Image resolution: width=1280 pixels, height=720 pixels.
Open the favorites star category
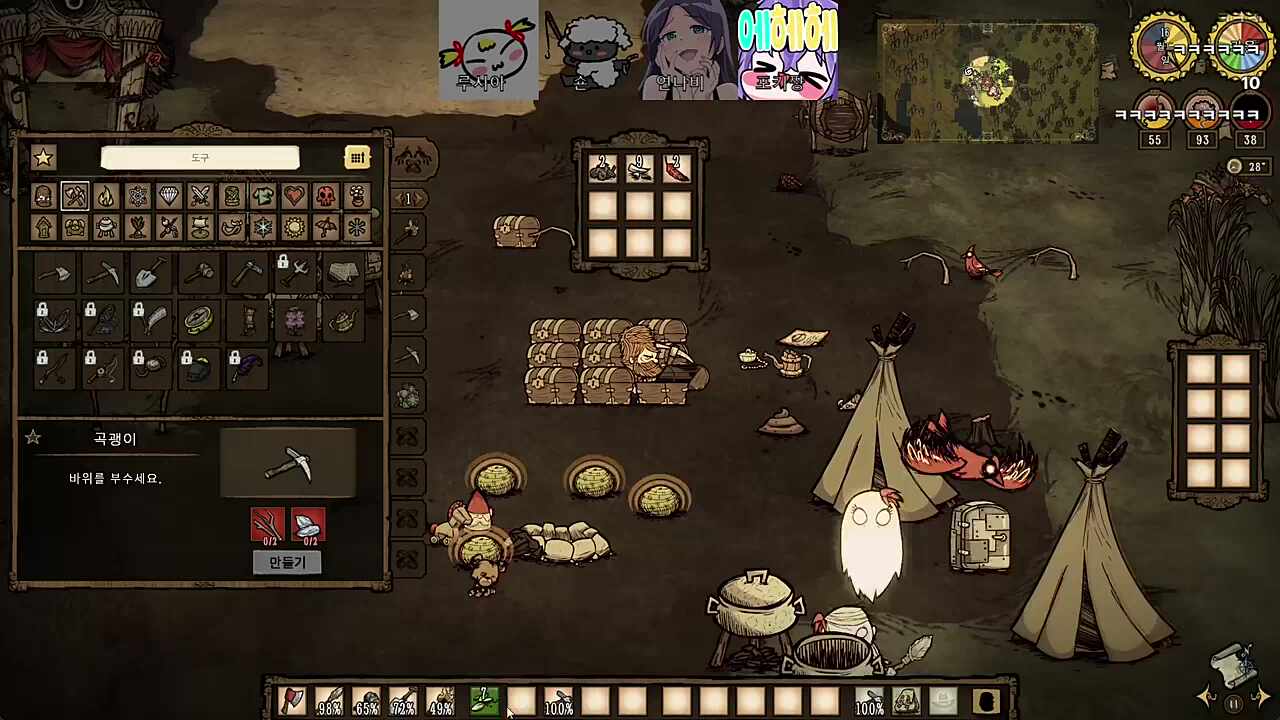43,157
